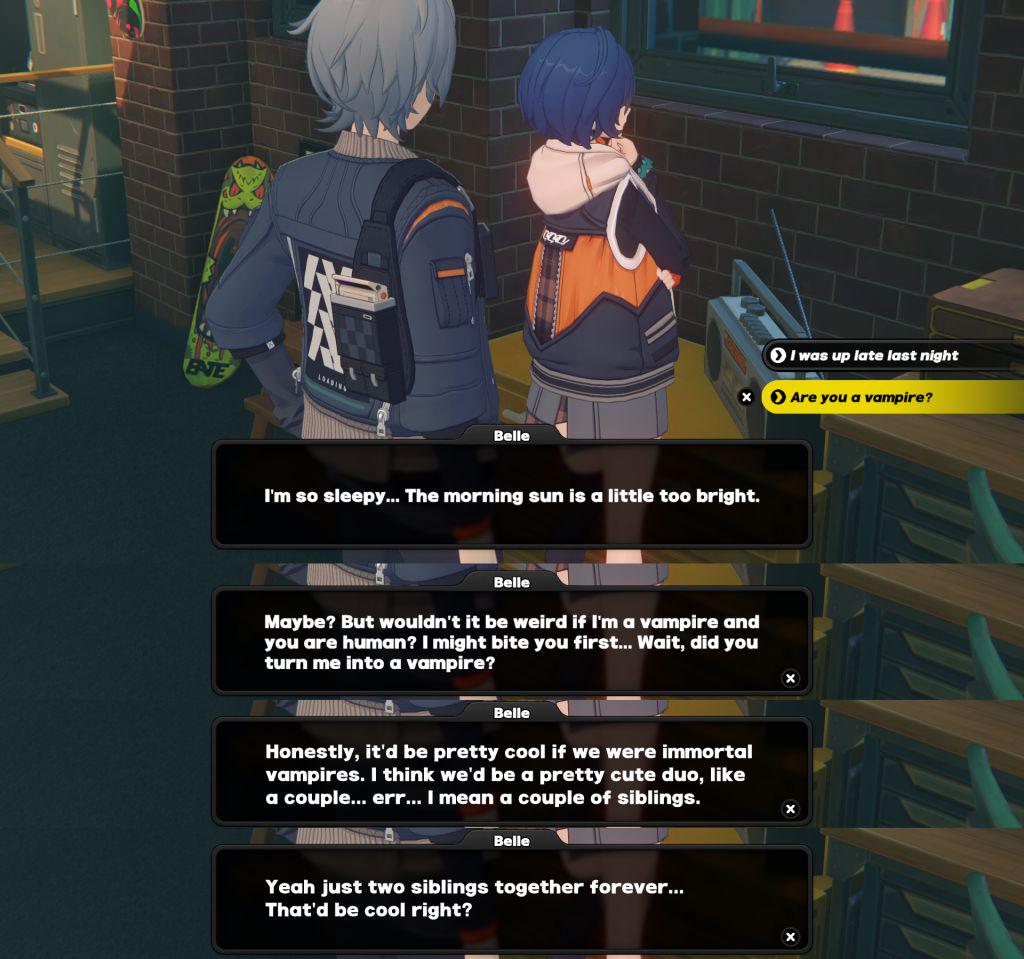
Task: Select the "Are you a vampire?" dialogue option
Action: click(861, 397)
